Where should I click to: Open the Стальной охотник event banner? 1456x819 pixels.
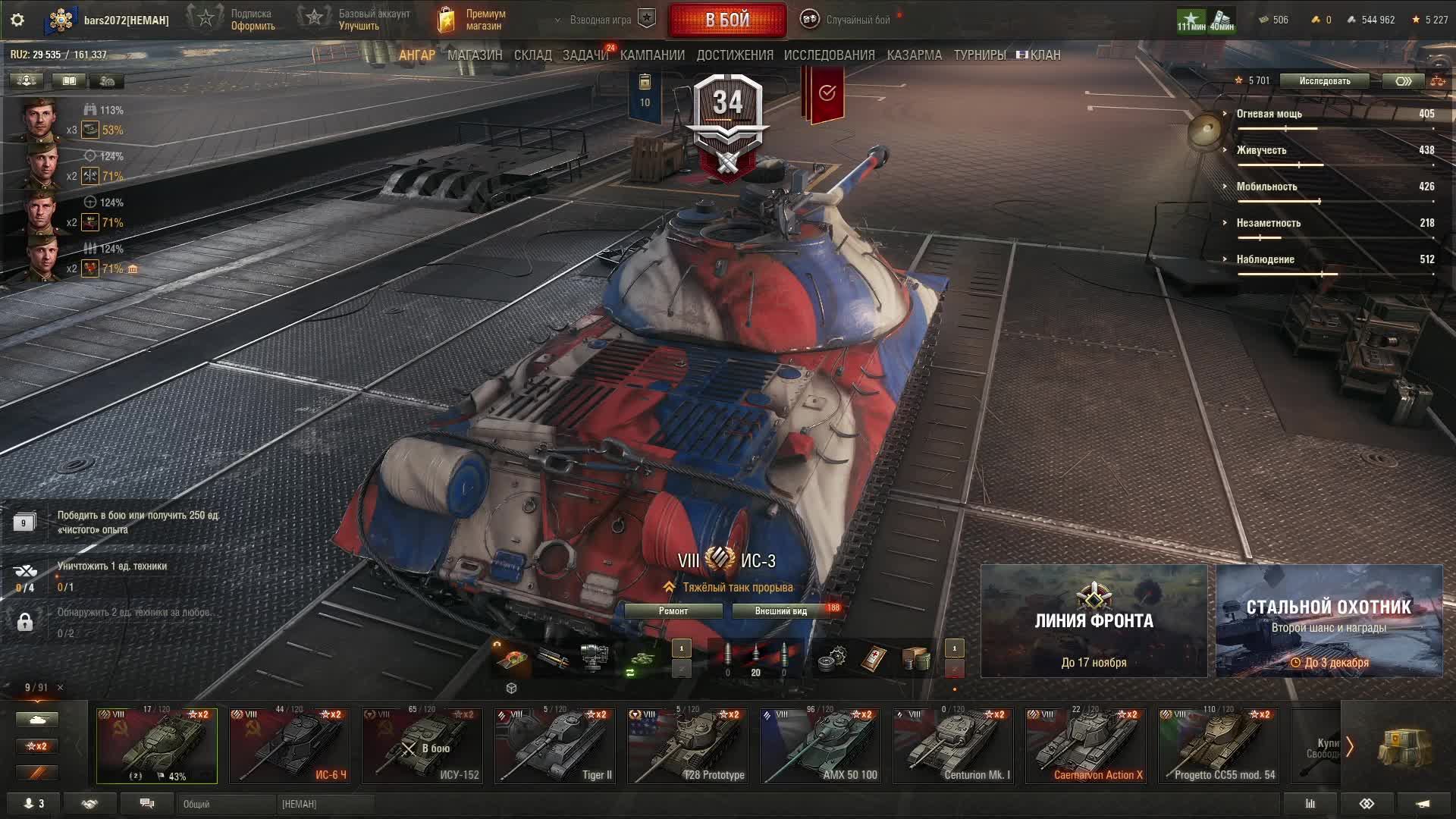pyautogui.click(x=1329, y=621)
